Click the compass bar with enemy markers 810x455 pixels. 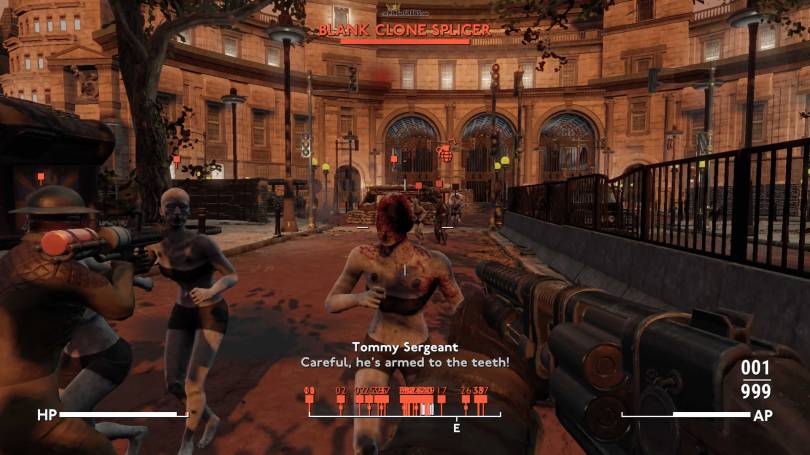[x=404, y=406]
